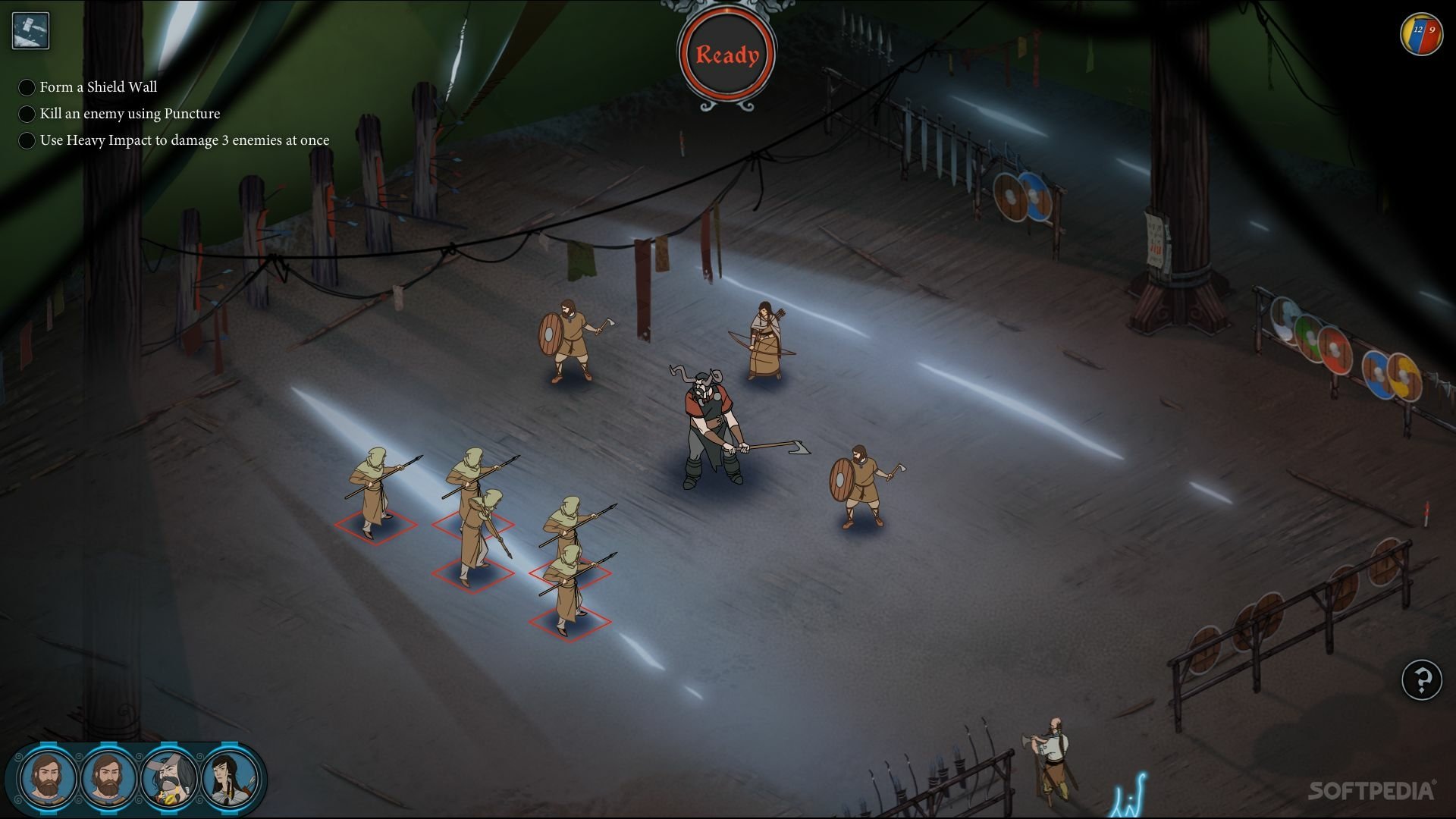Click the 'Use Heavy Impact' objective text

click(185, 140)
